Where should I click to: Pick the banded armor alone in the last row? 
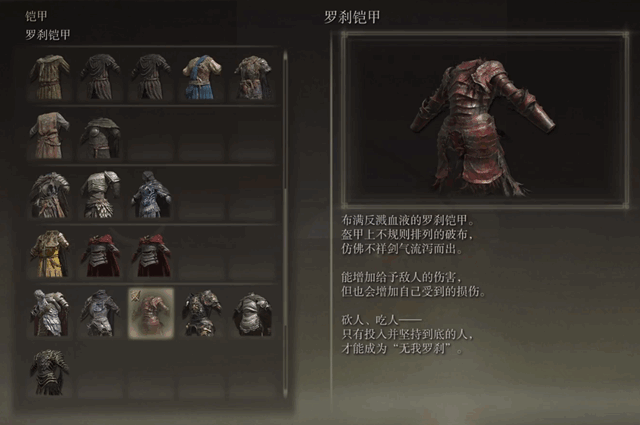(49, 370)
